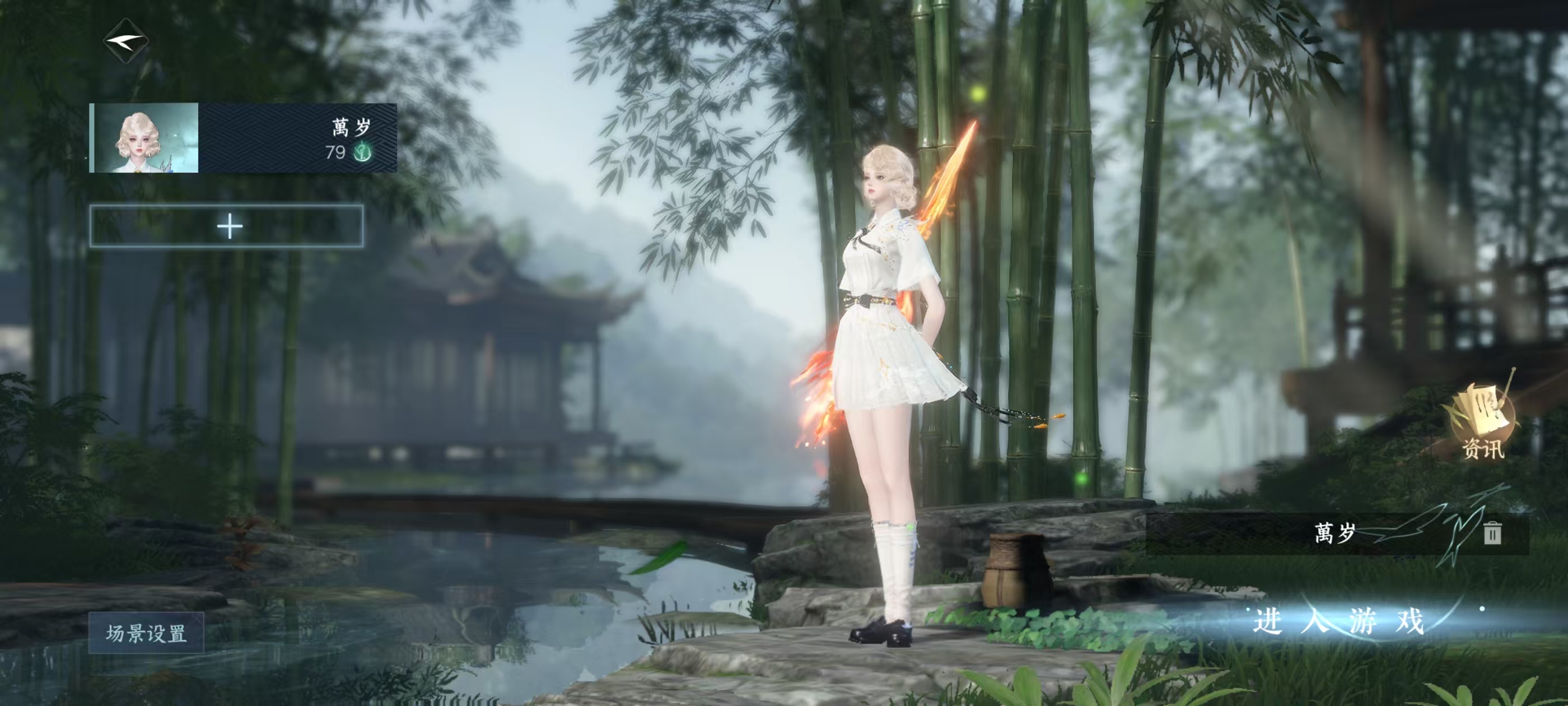1568x706 pixels.
Task: Add a new character with the plus slot
Action: coord(227,226)
